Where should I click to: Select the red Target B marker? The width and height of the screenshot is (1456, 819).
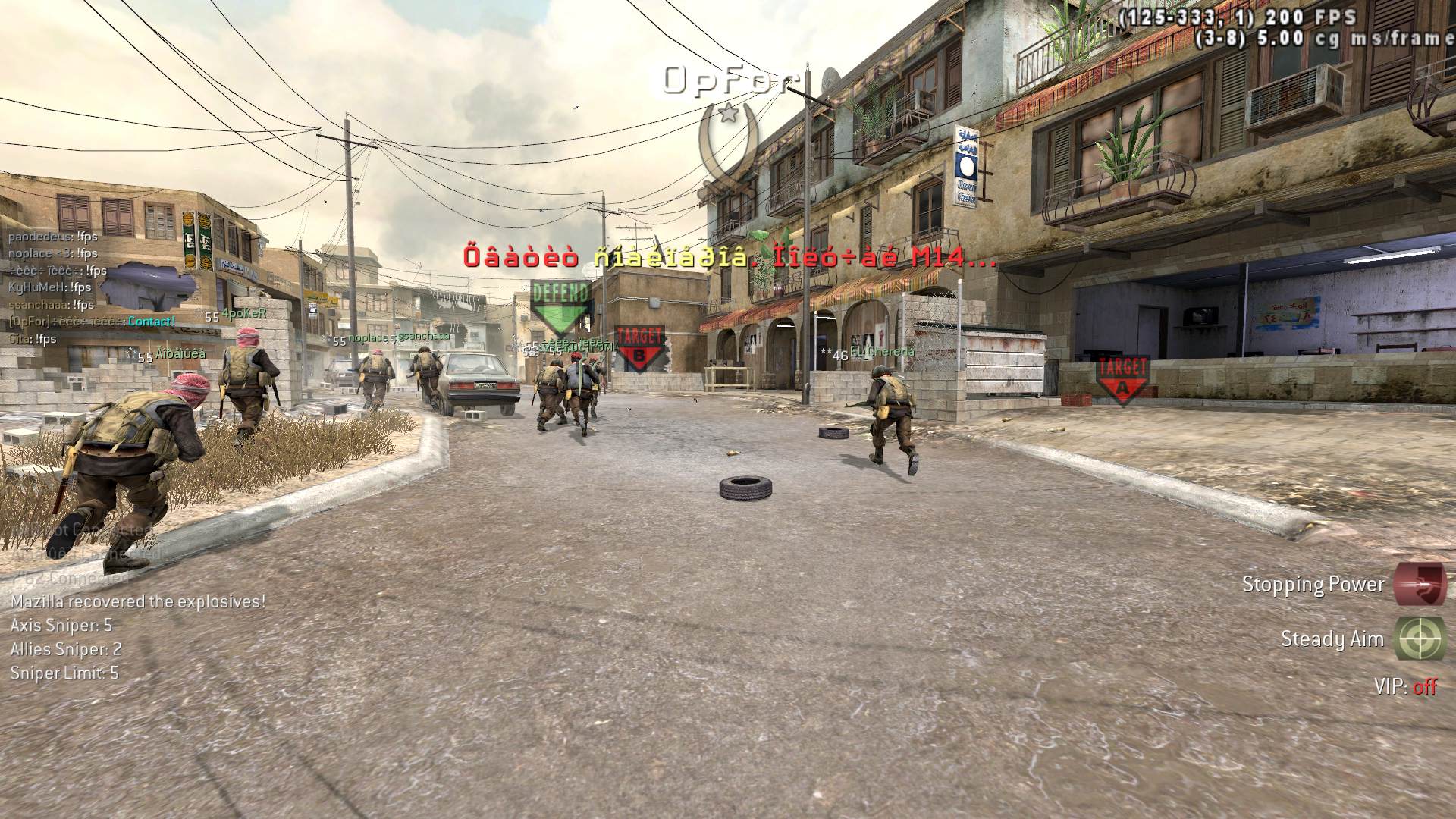click(639, 347)
